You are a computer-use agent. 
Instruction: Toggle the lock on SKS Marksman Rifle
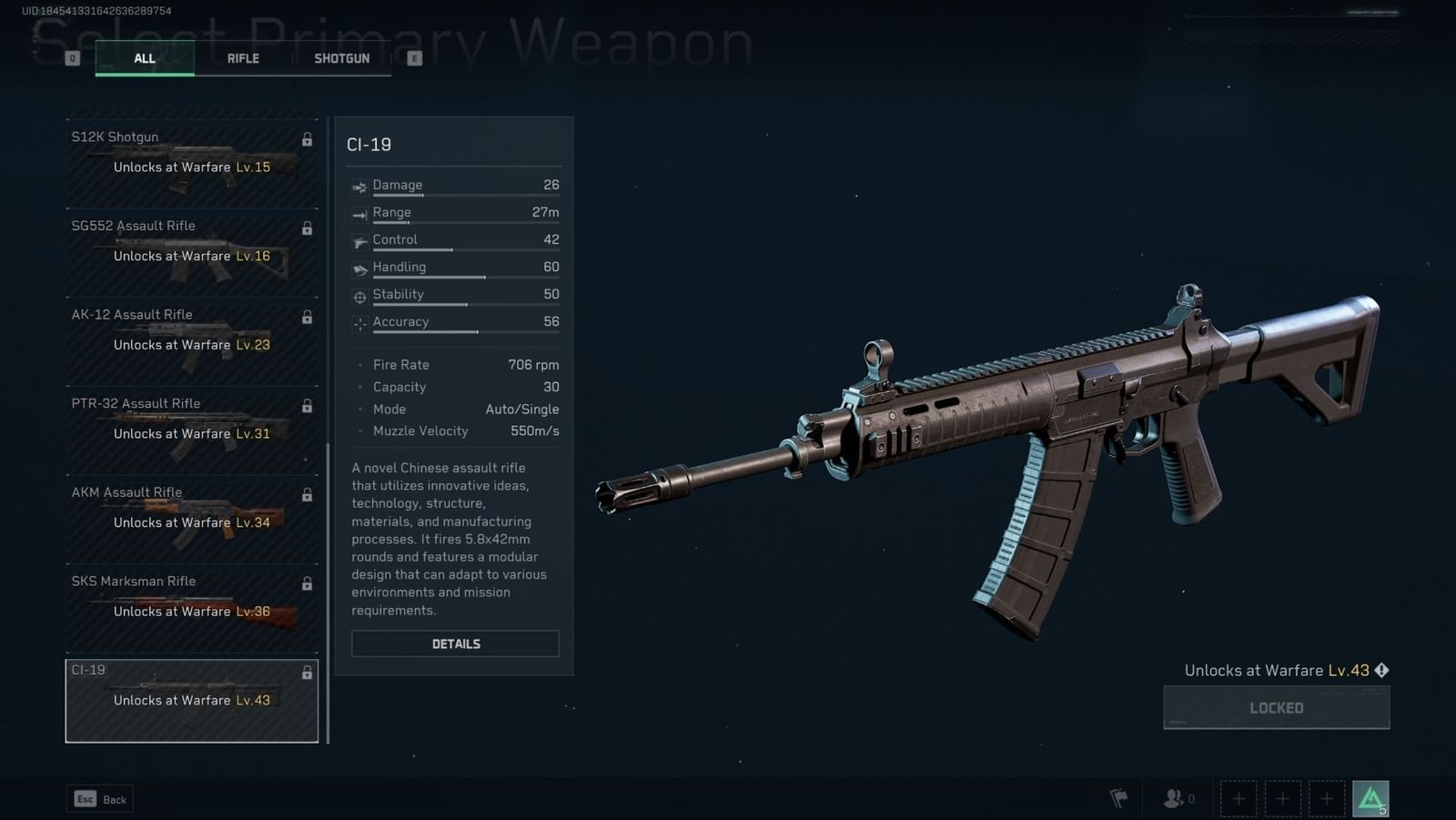(307, 584)
